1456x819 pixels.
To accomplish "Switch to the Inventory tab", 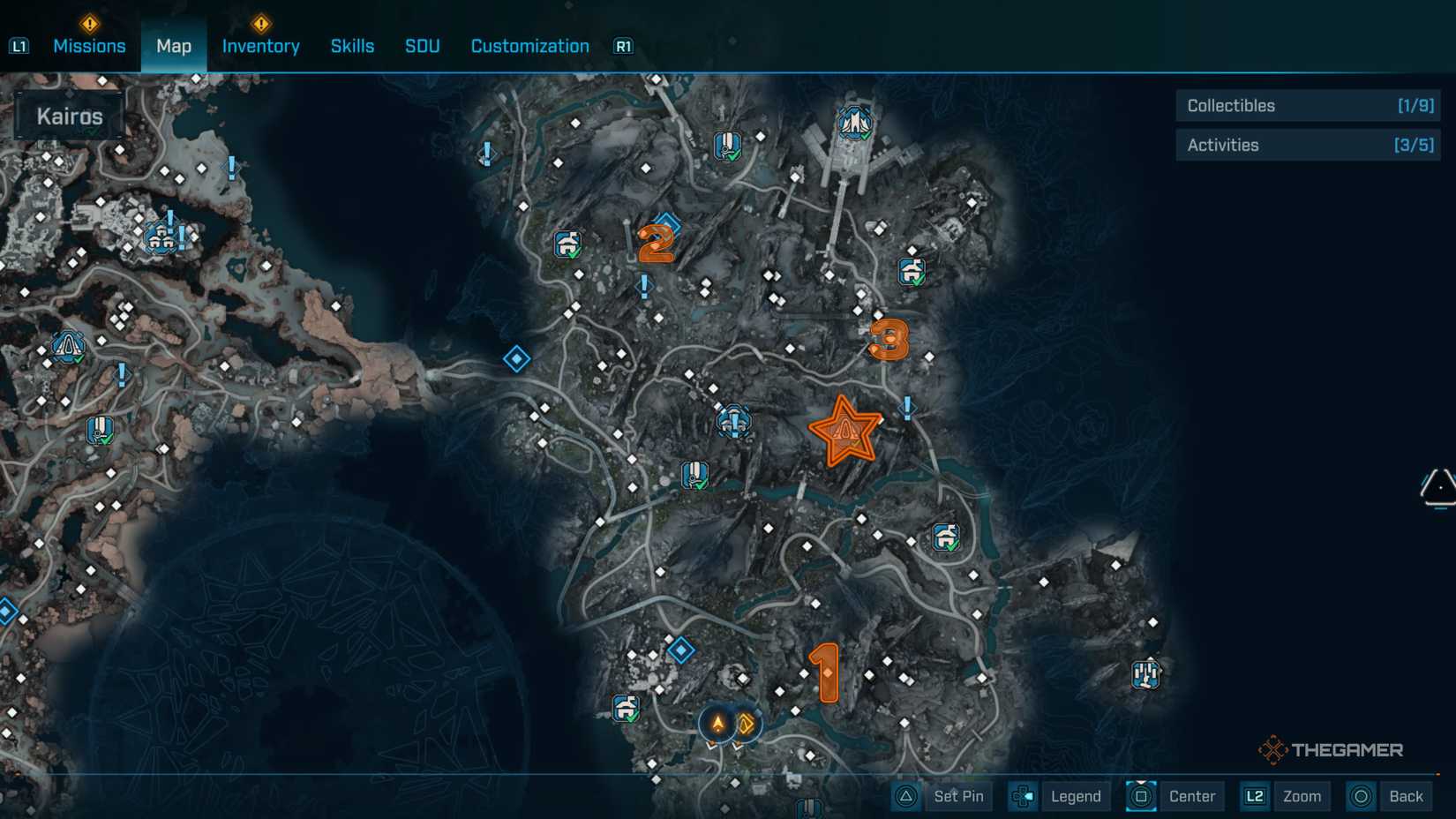I will point(260,45).
